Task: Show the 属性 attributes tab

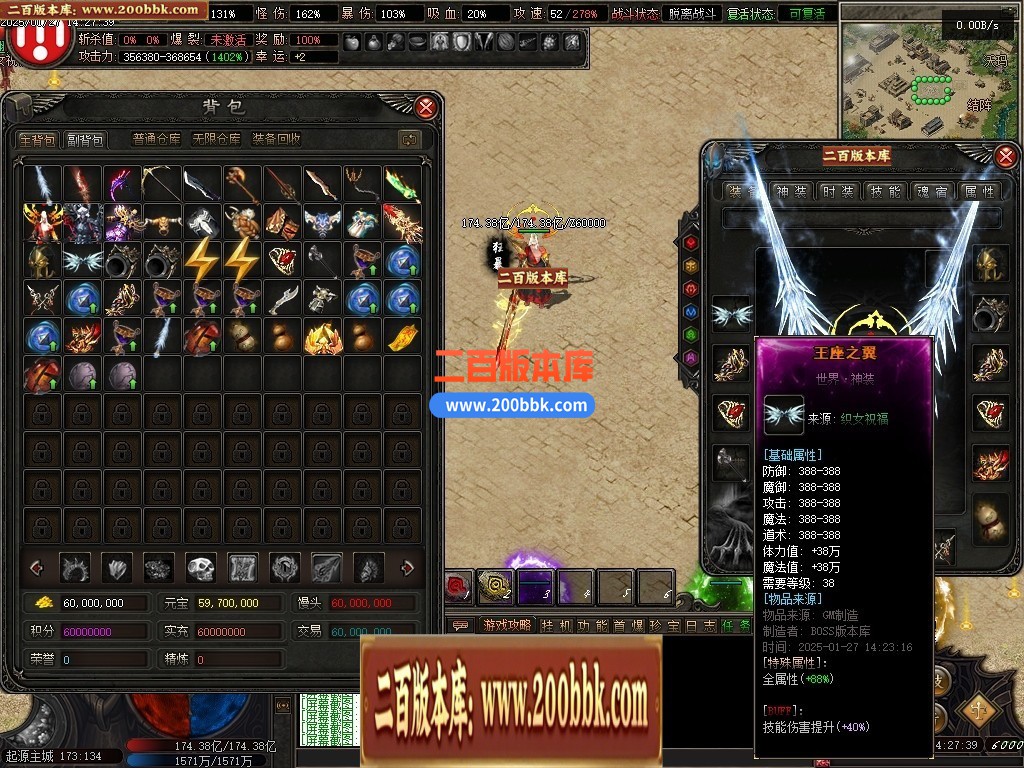Action: pyautogui.click(x=979, y=191)
